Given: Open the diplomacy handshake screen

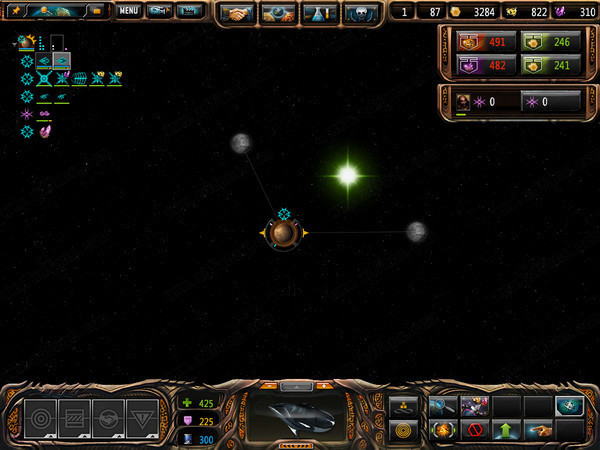Looking at the screenshot, I should [238, 13].
